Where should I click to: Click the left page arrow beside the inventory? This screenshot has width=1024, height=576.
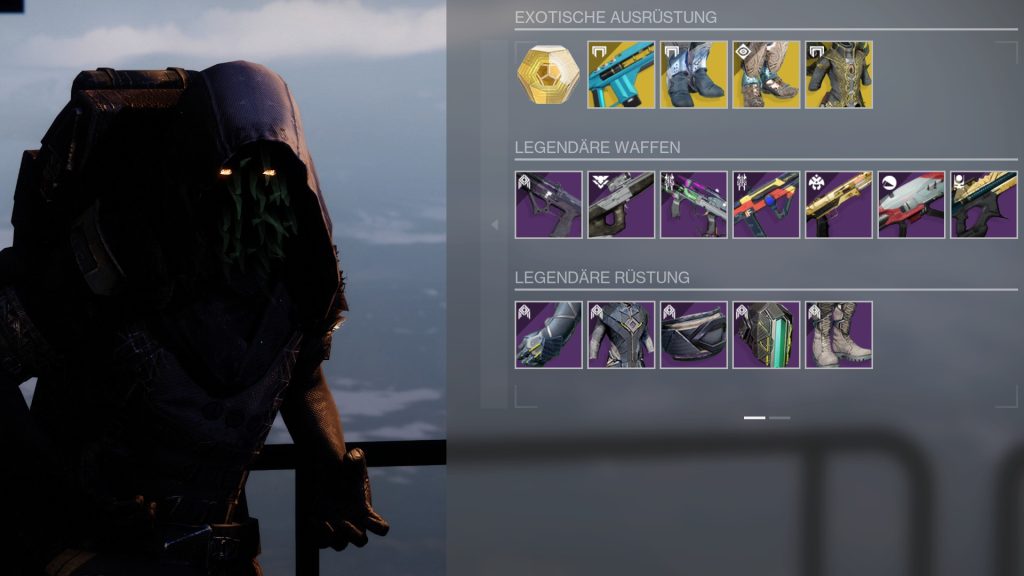(494, 225)
